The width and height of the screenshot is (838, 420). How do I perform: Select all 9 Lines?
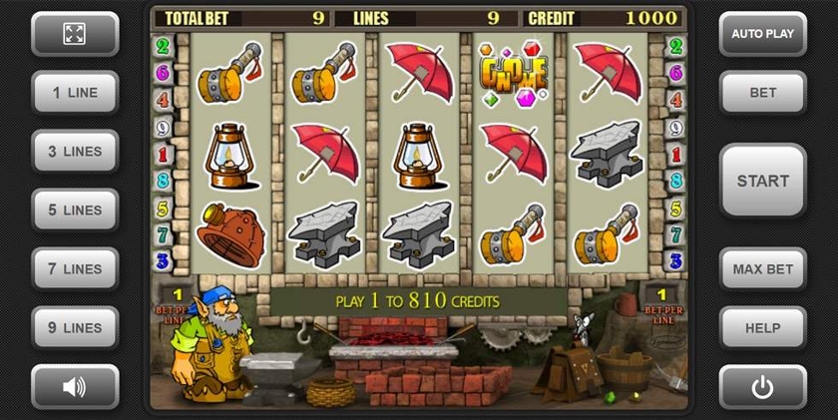coord(75,328)
